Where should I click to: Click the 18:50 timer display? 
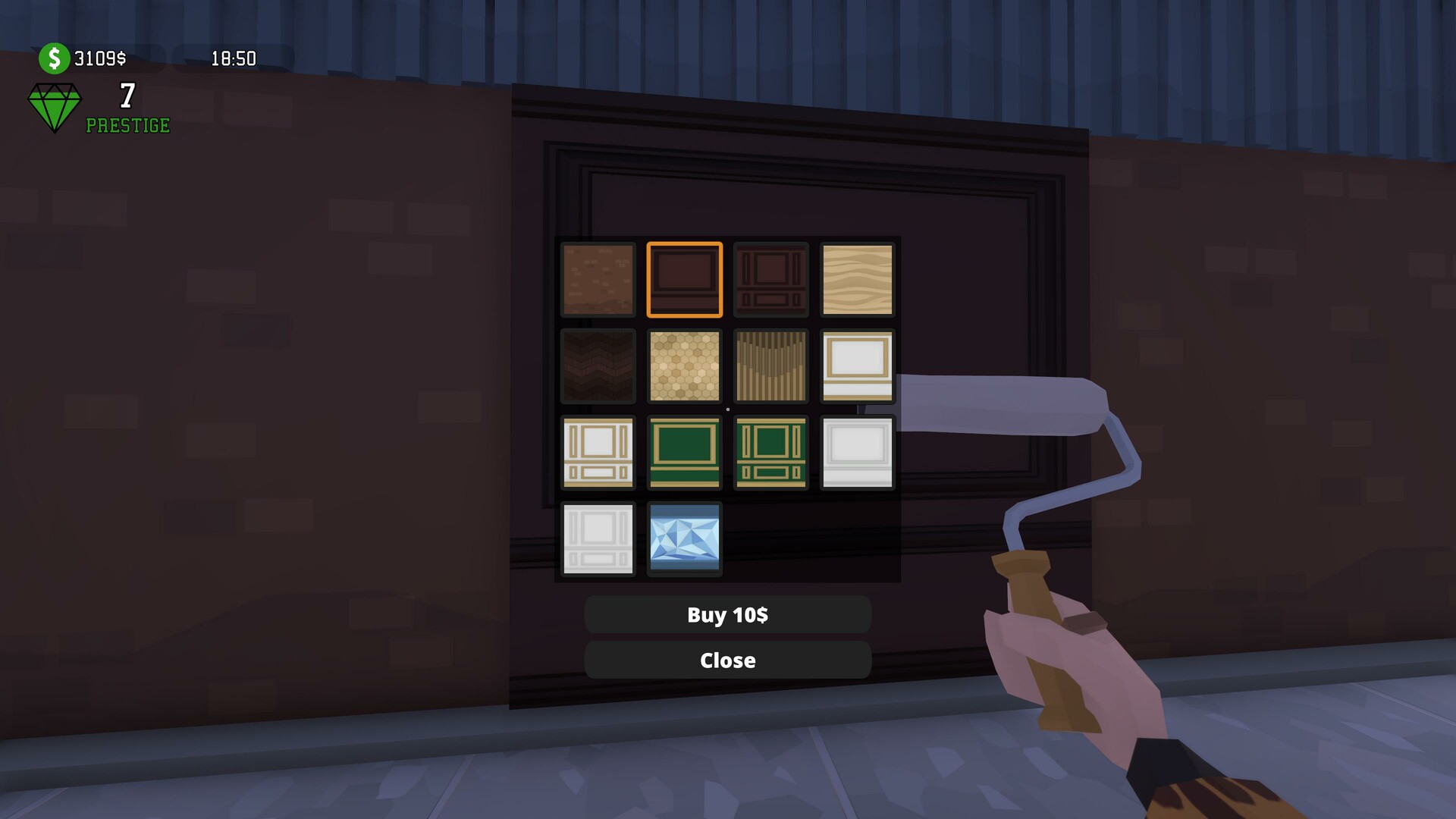point(233,58)
